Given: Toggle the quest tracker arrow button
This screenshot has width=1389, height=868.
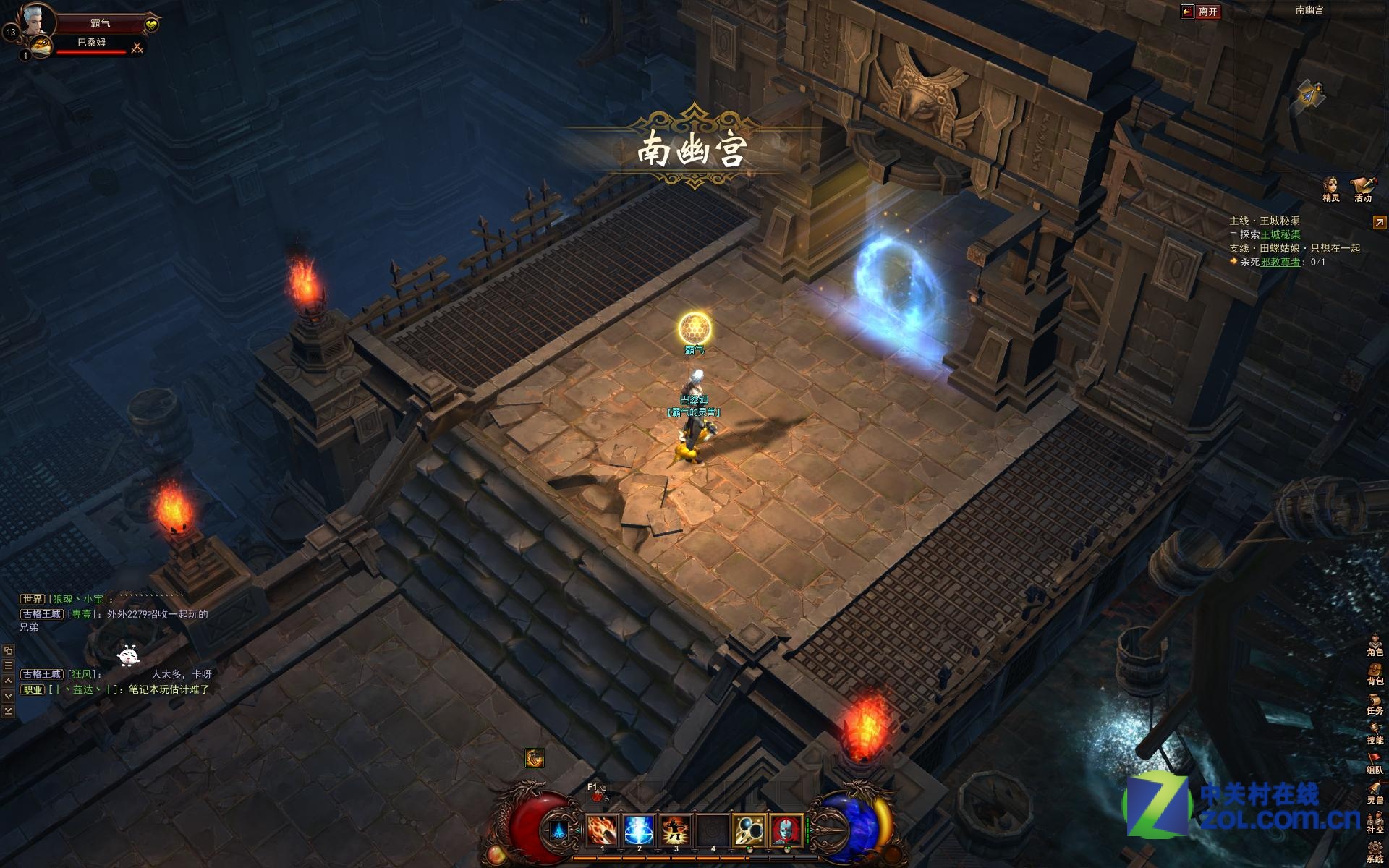Looking at the screenshot, I should 1380,223.
